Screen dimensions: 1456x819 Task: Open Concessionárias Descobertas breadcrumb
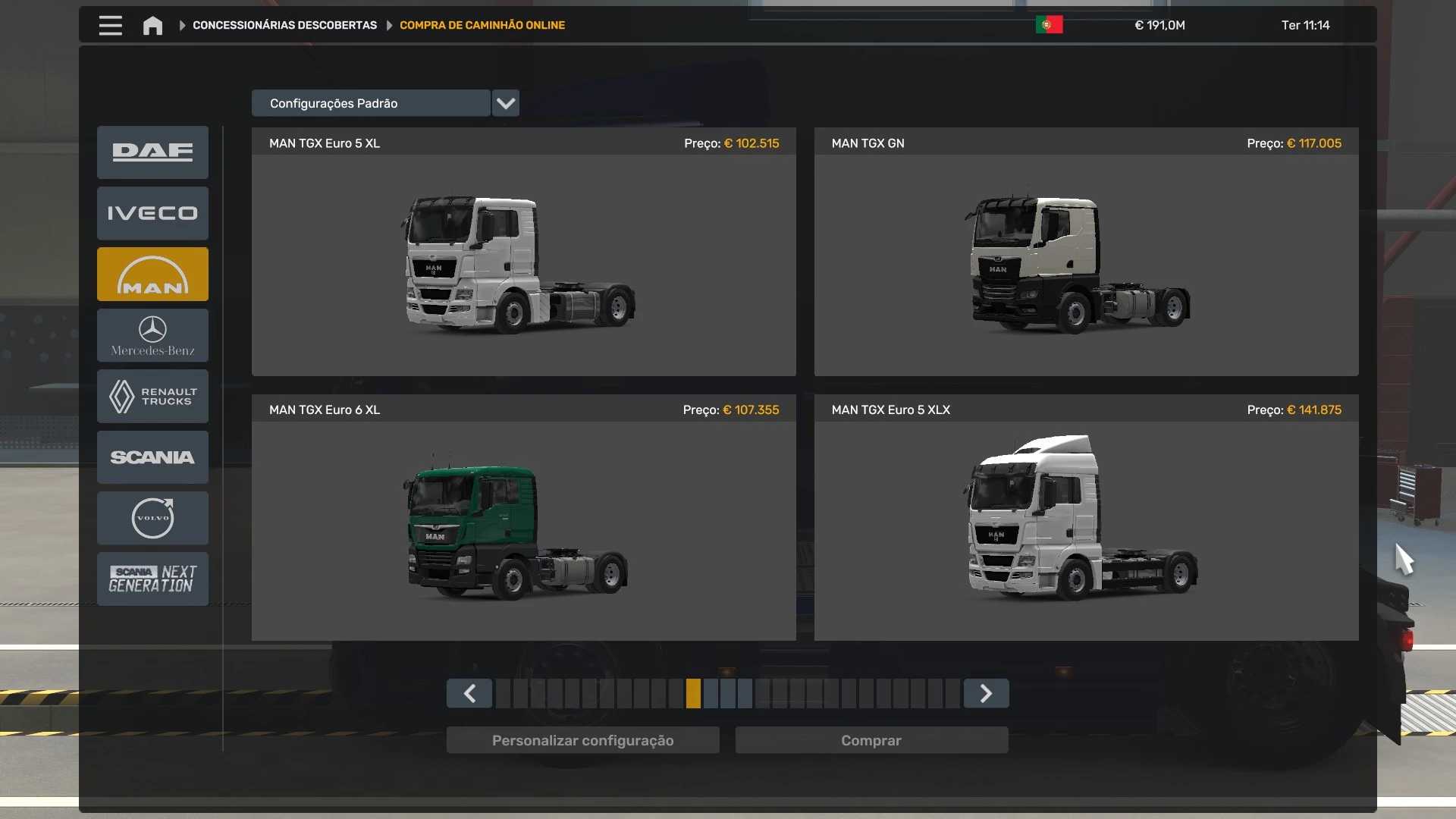click(284, 26)
